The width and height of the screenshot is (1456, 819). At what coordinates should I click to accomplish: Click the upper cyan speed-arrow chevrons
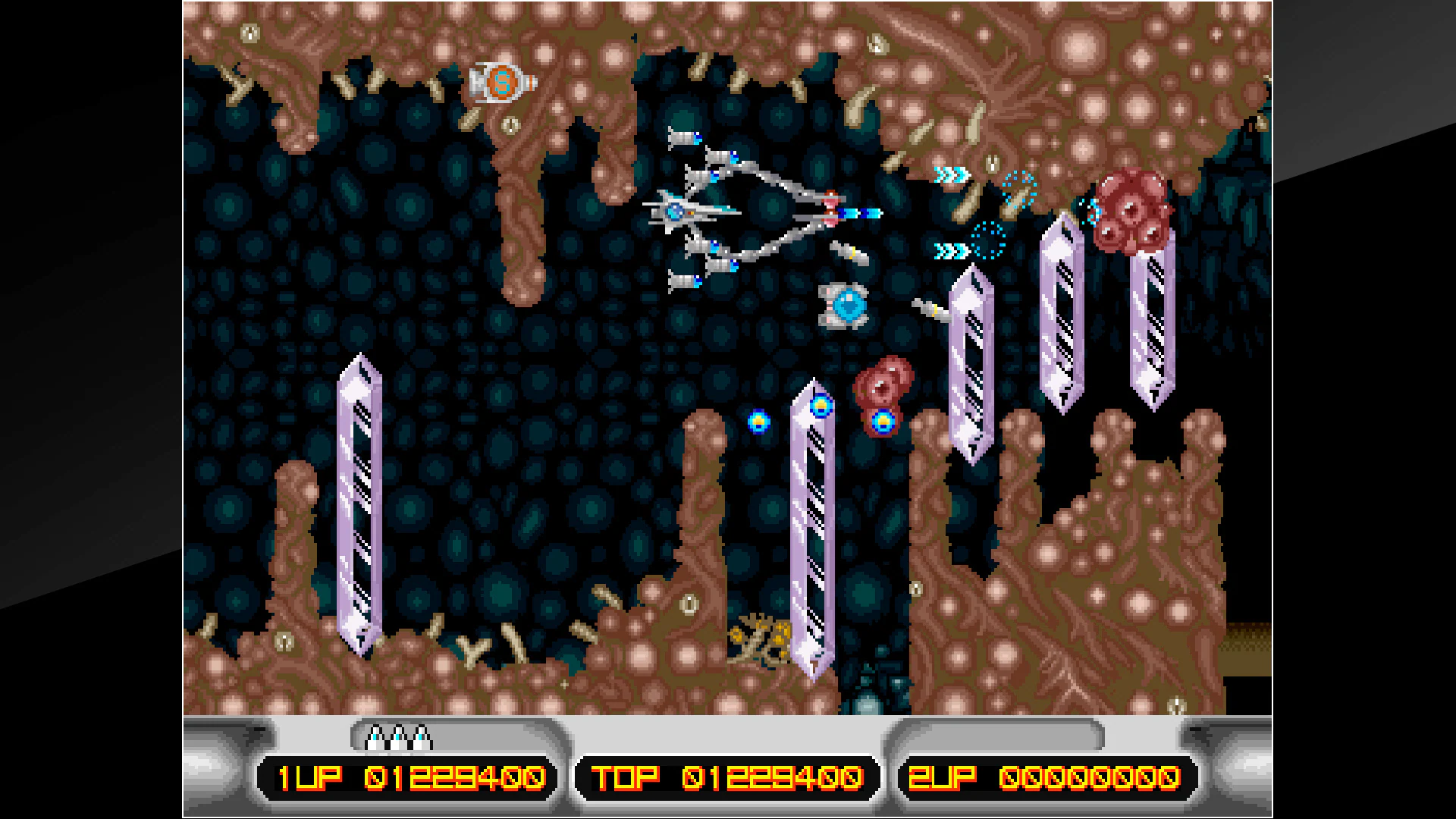point(952,173)
